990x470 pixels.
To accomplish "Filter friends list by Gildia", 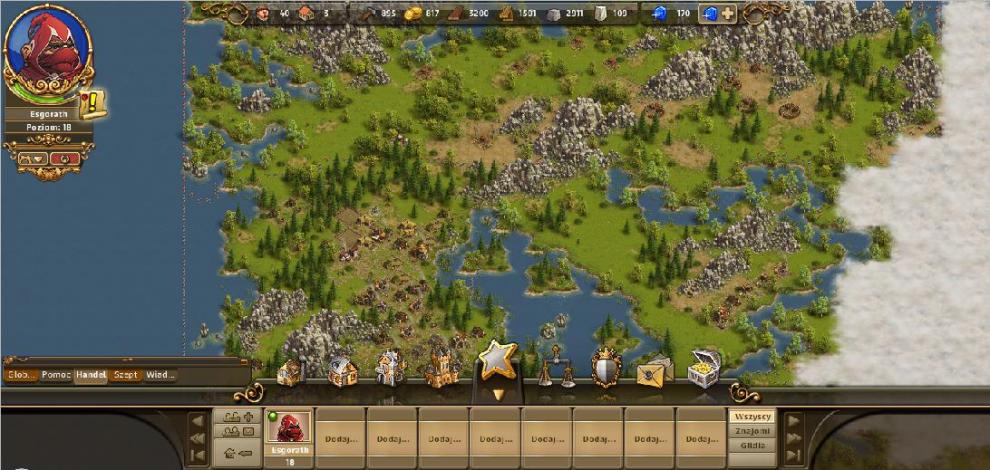I will coord(751,446).
